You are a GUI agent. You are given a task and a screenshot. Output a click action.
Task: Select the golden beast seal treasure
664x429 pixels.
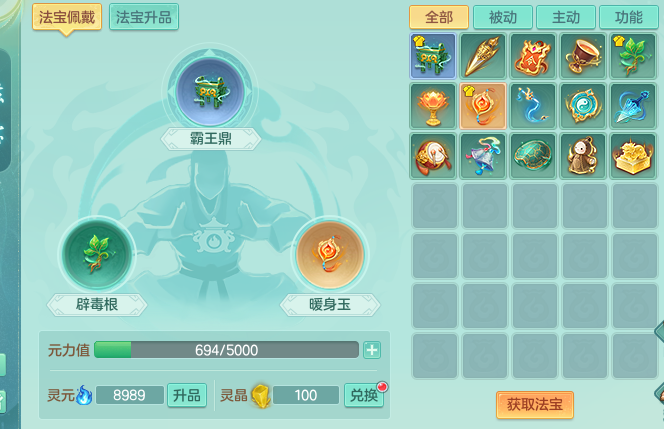pos(635,156)
